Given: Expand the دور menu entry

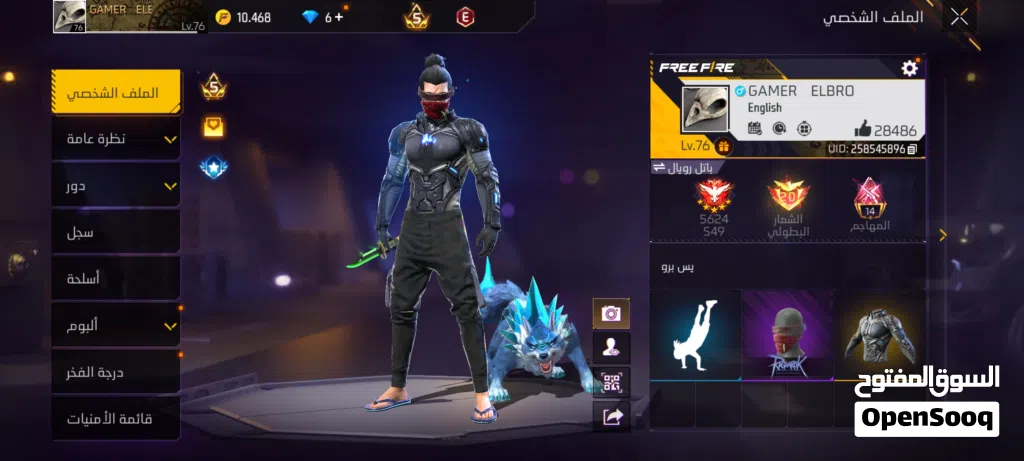Looking at the screenshot, I should pos(116,186).
